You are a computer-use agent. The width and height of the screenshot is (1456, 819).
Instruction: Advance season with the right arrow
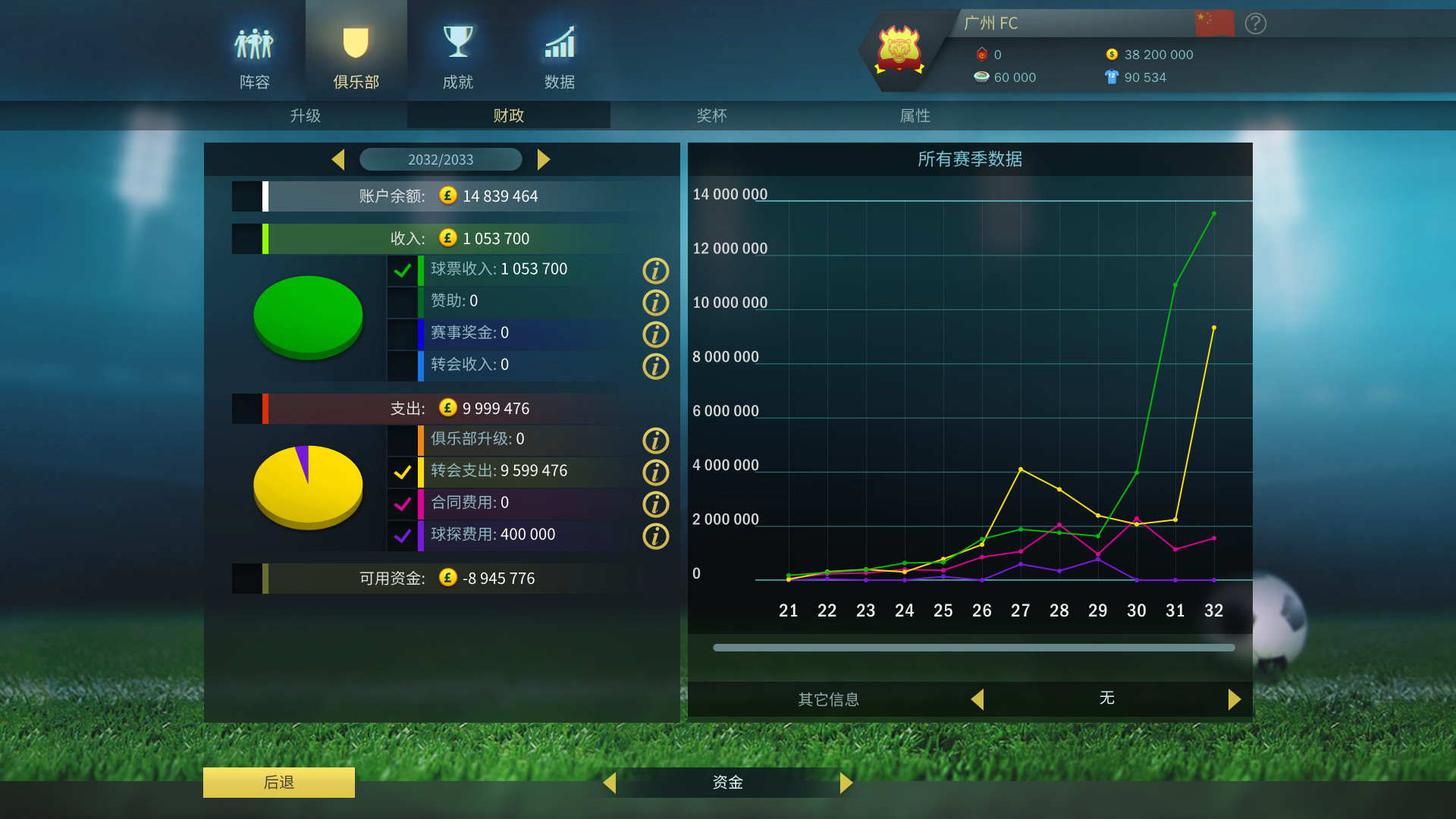544,159
